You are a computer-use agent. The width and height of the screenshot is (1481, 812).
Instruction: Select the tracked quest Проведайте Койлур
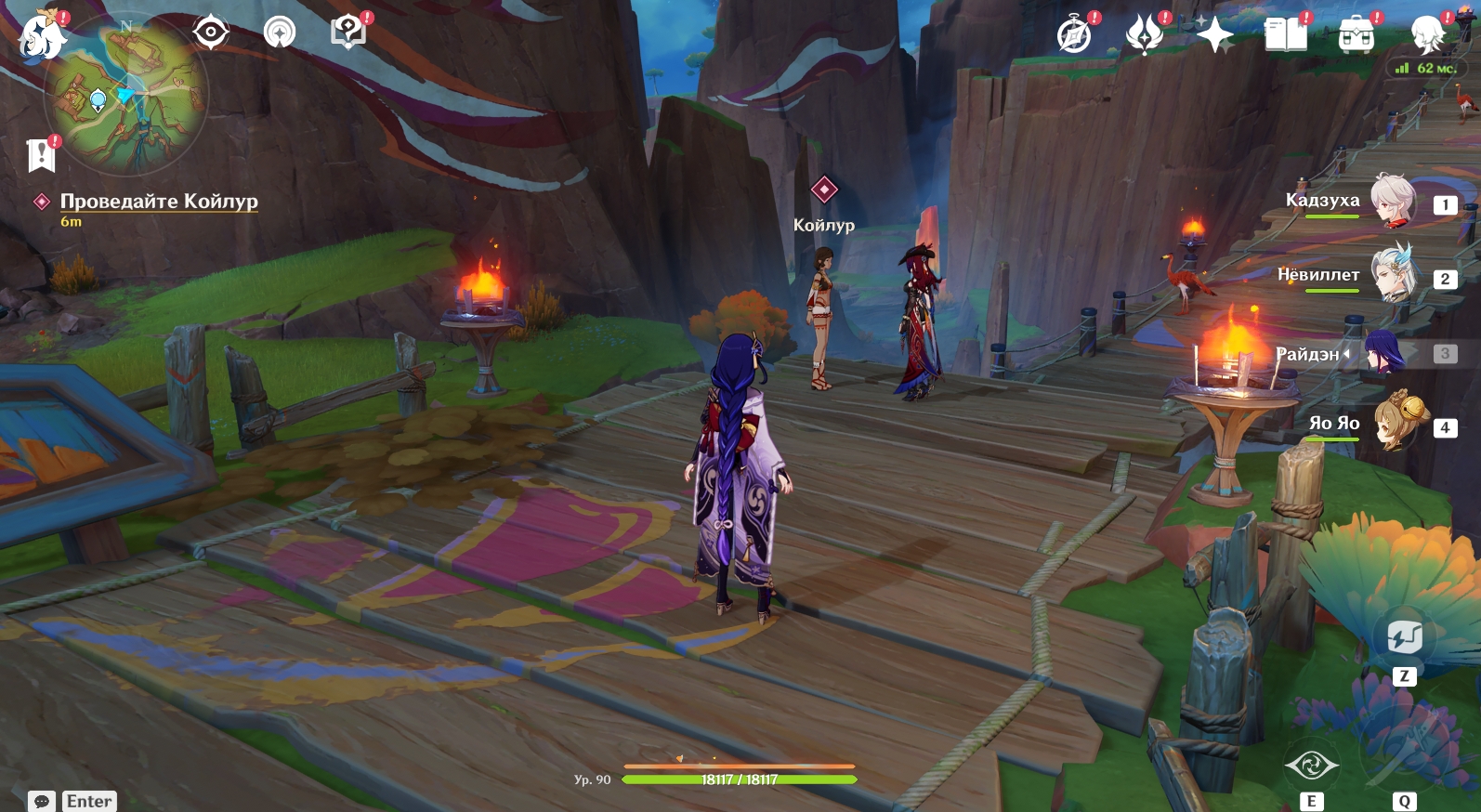(x=159, y=201)
